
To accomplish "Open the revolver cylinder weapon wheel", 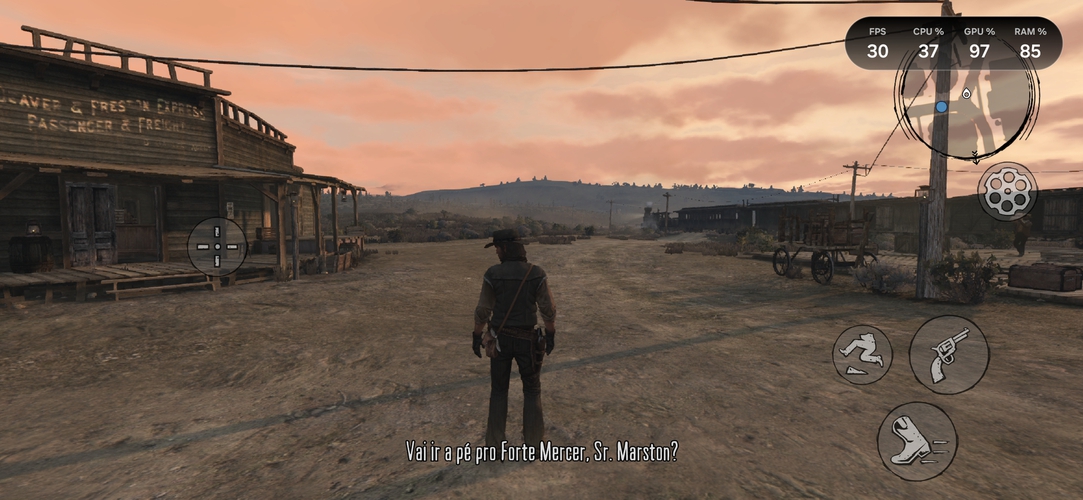I will [x=1006, y=190].
